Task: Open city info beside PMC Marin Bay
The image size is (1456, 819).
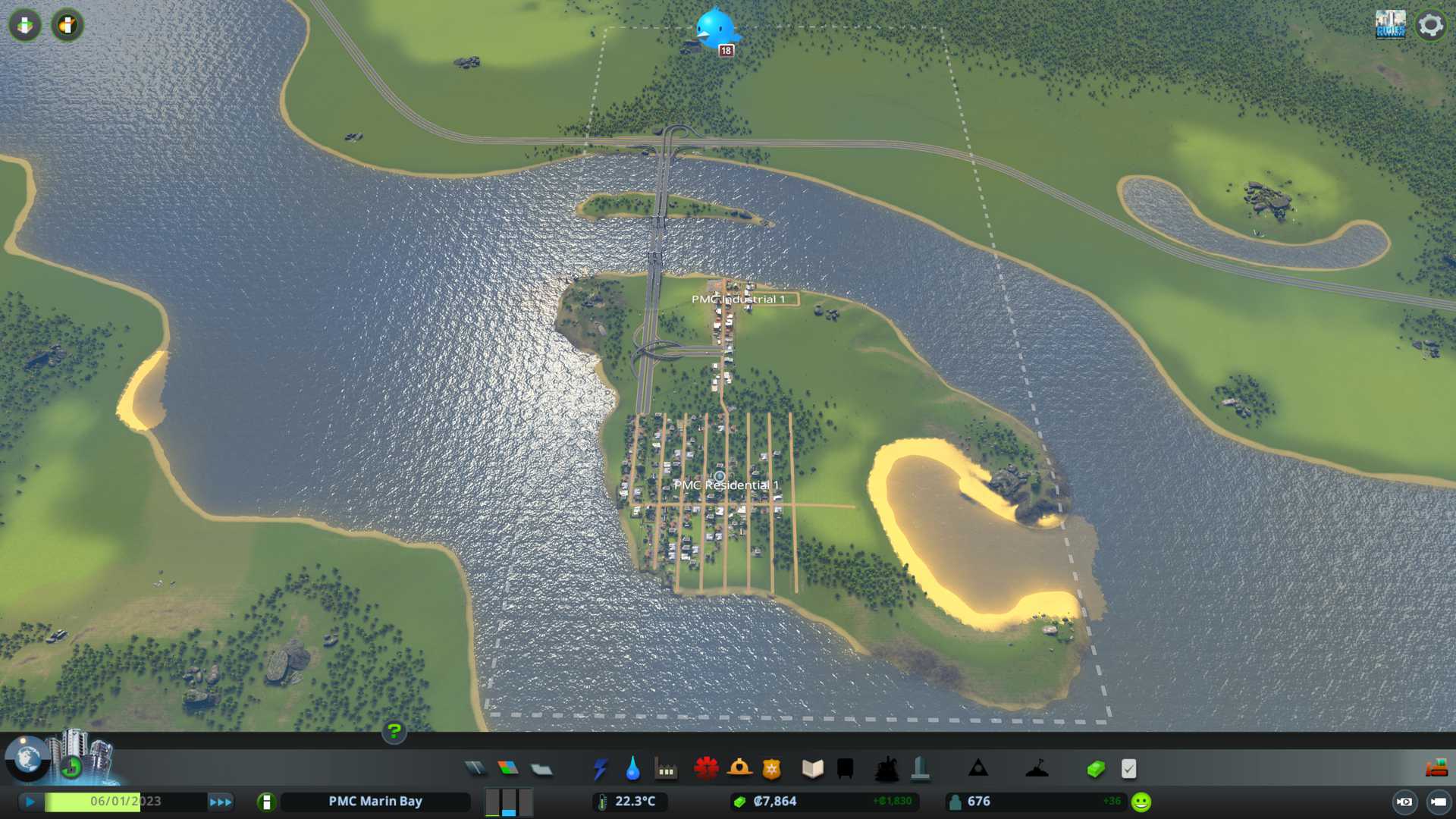Action: pos(266,802)
